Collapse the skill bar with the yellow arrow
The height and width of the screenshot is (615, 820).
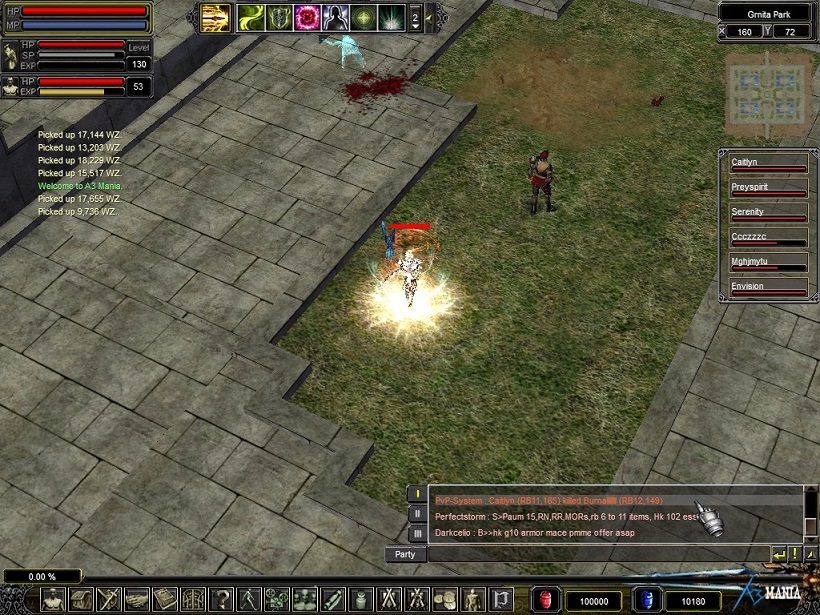point(430,18)
